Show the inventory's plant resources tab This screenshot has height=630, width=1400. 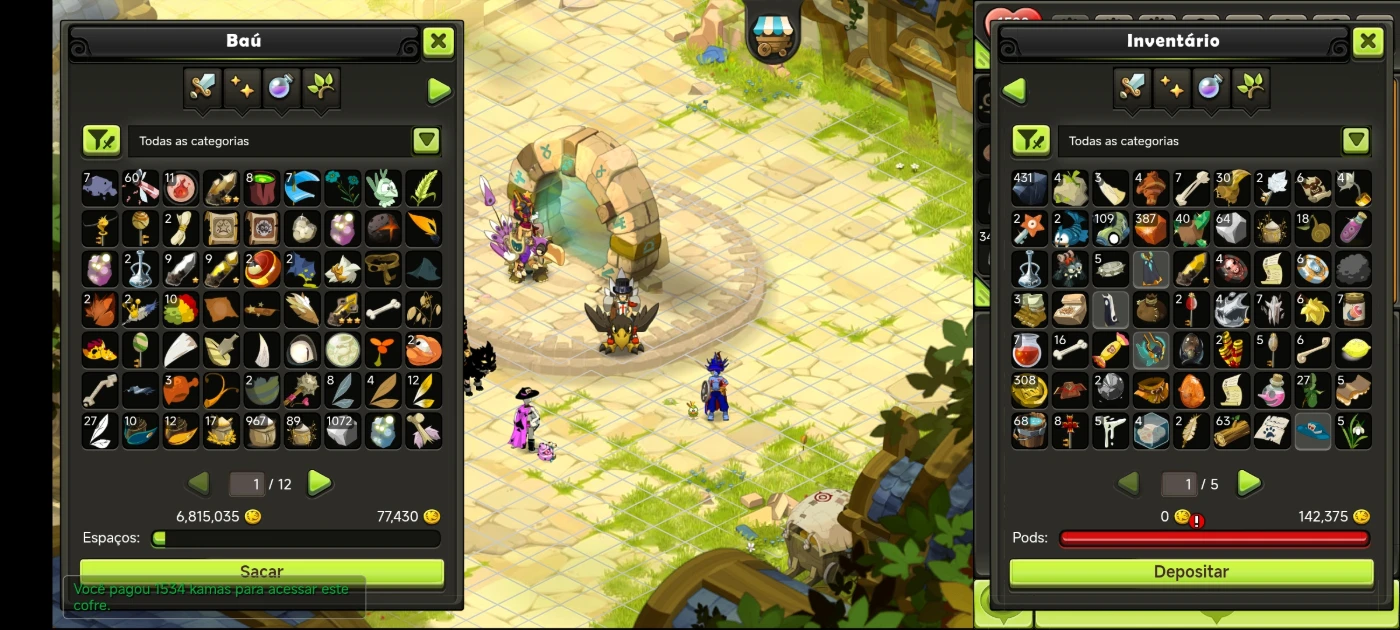coord(1250,88)
